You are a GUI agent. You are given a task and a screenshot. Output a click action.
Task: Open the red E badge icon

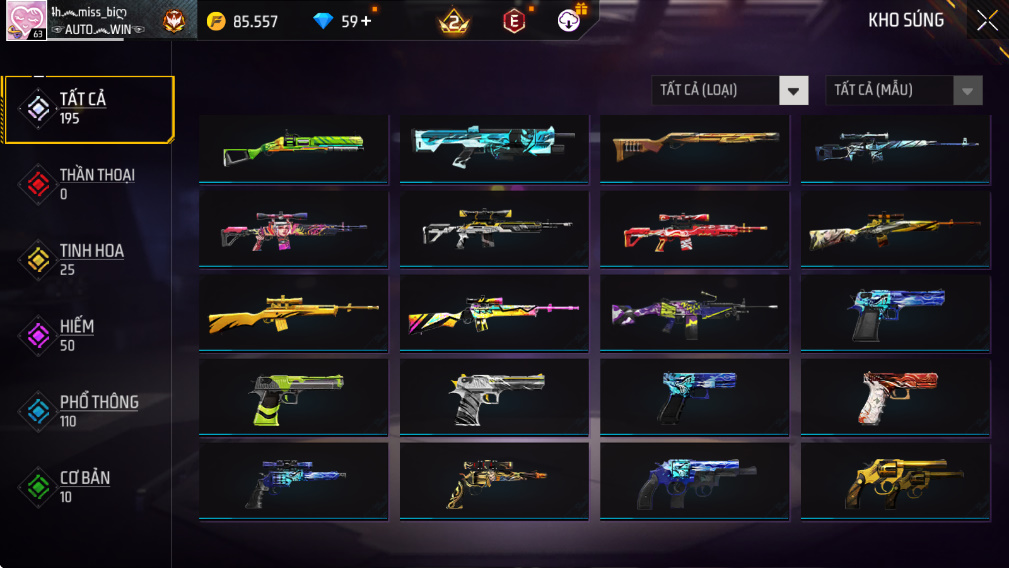coord(514,21)
